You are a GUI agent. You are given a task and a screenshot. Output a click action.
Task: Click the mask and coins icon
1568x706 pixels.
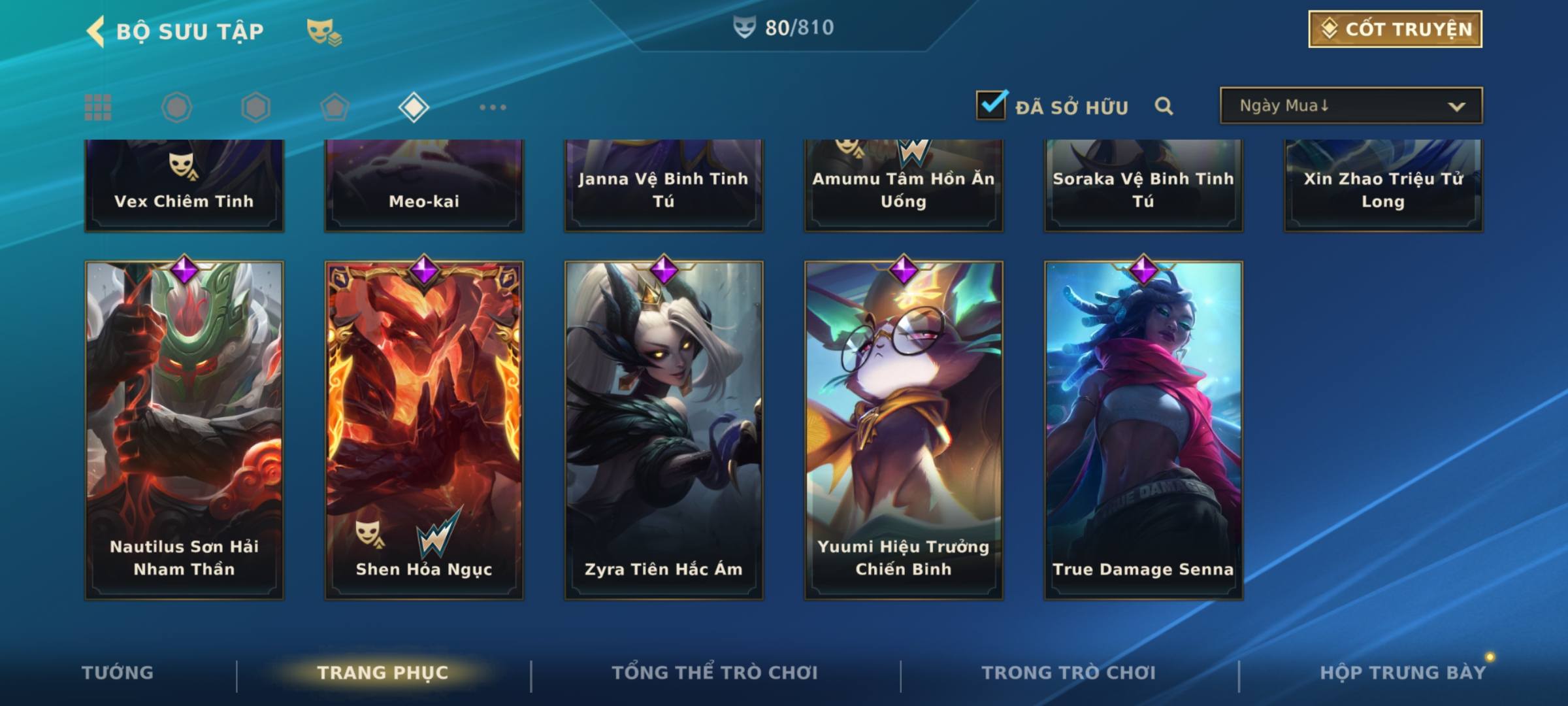coord(324,31)
